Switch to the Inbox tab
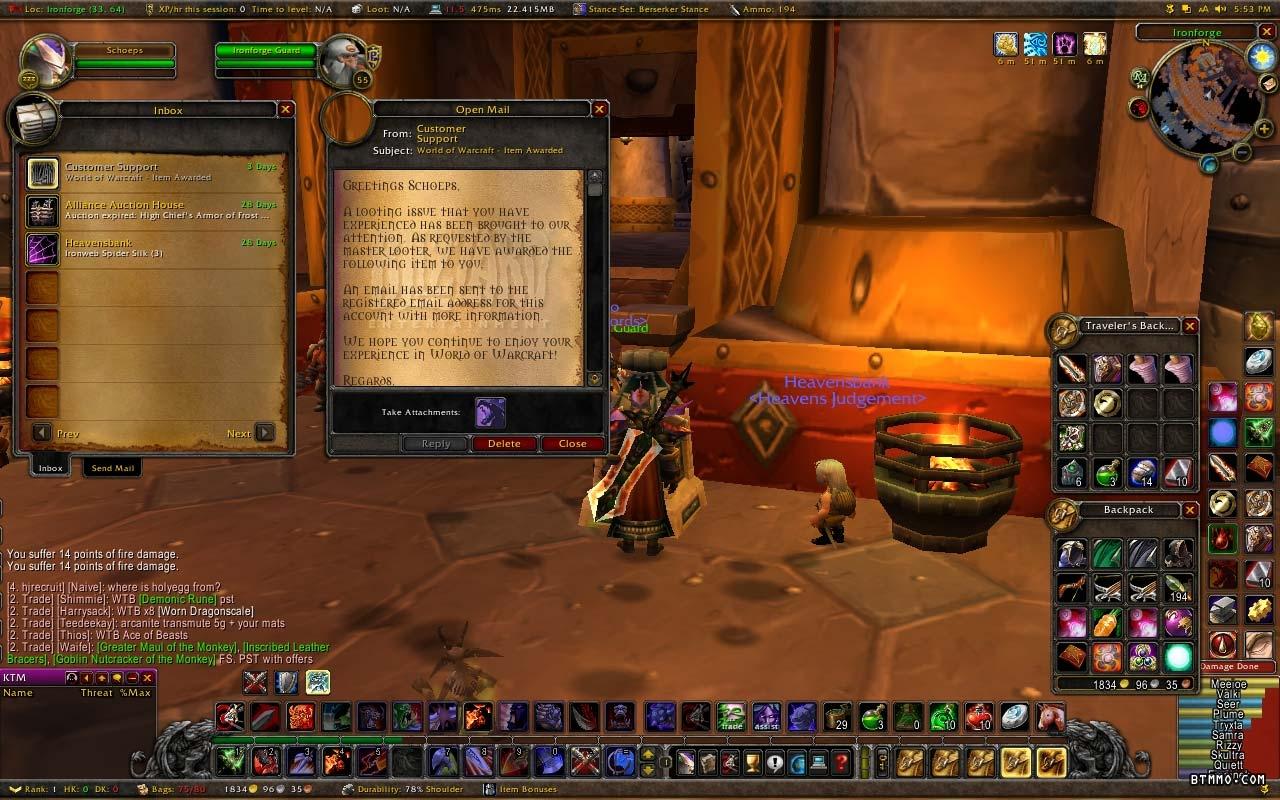 point(50,468)
